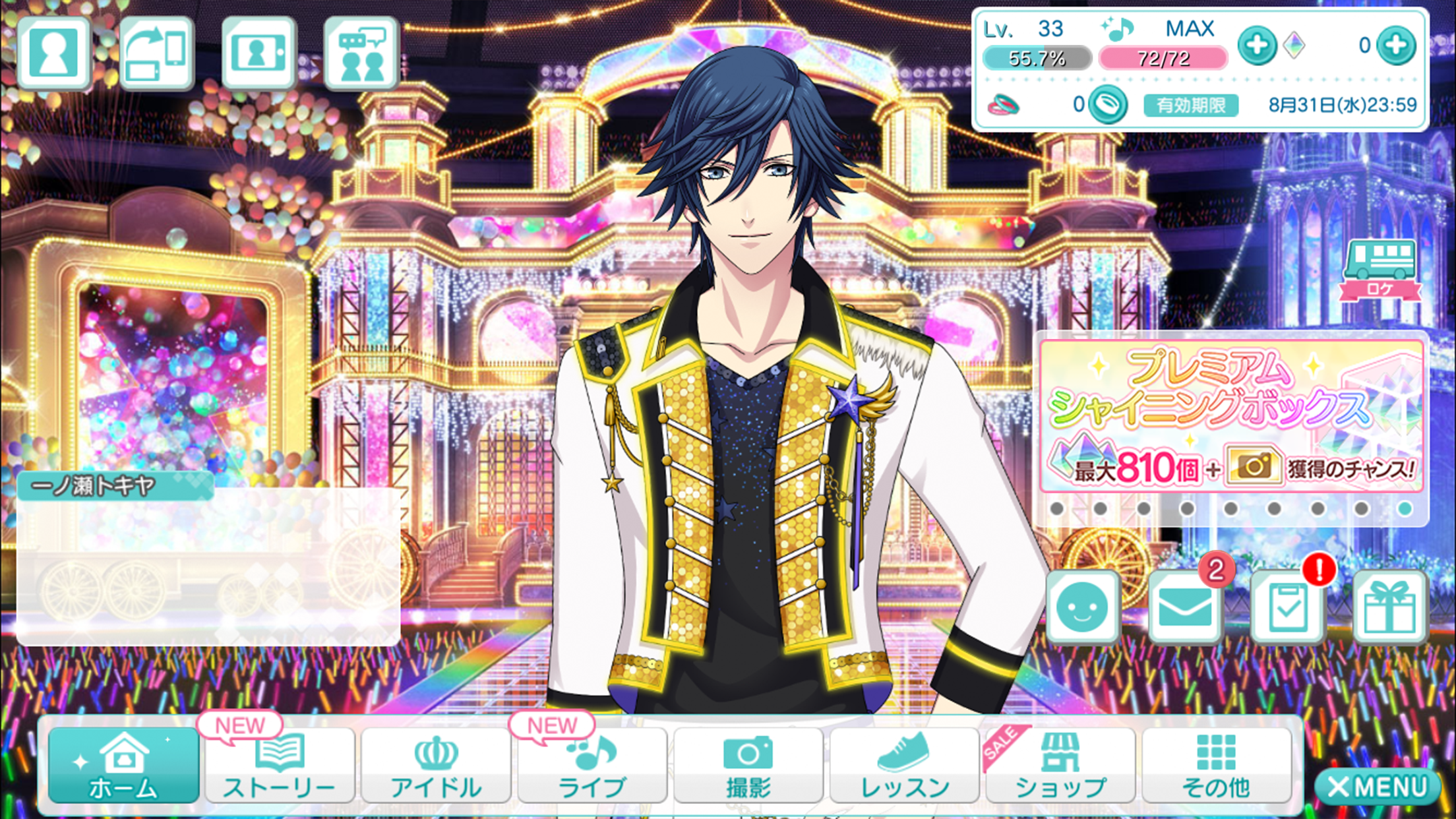Screen dimensions: 1456x819
Task: Open the 撮影 camera tab
Action: (749, 766)
